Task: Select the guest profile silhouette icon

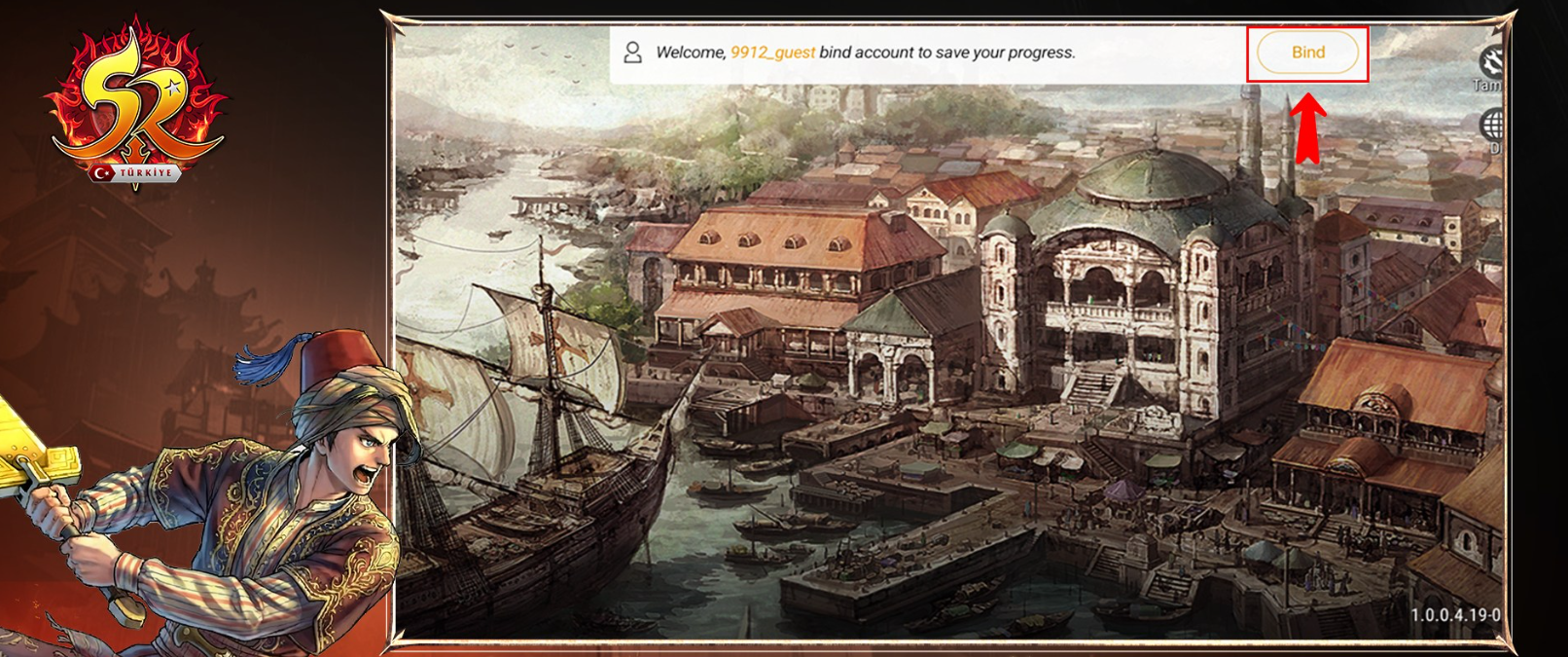Action: pos(632,53)
